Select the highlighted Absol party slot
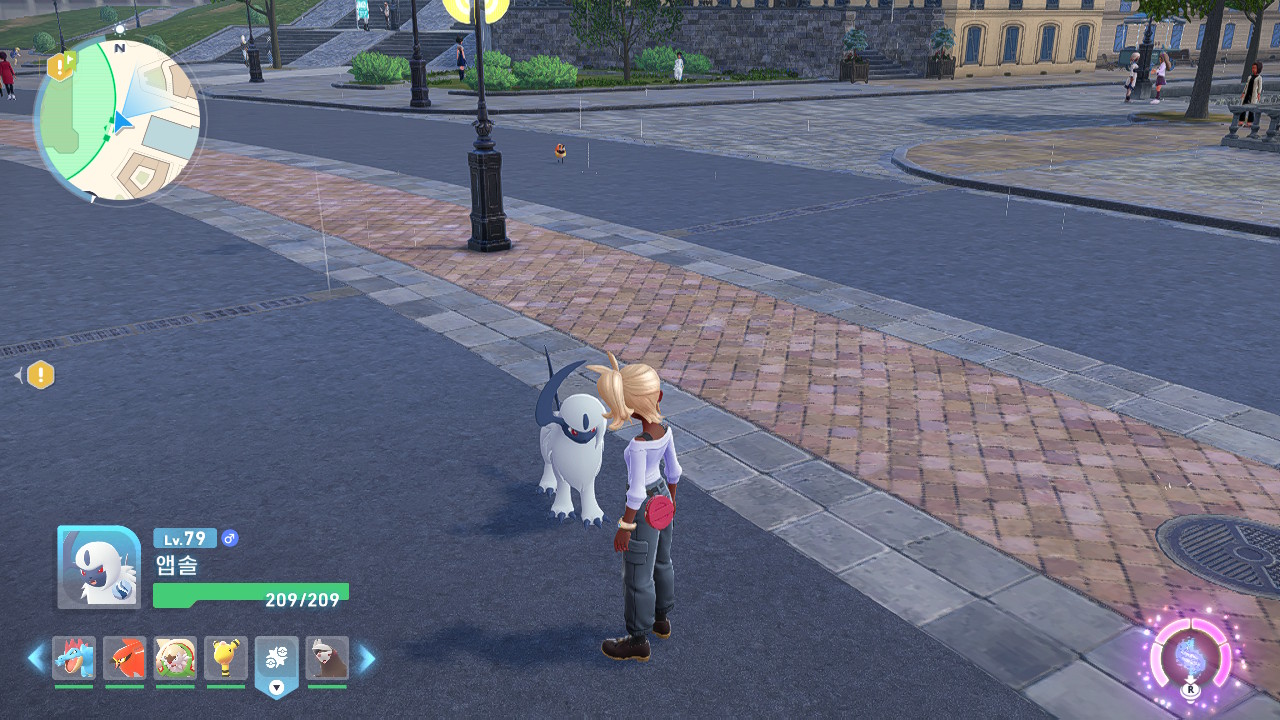Screen dimensions: 1280x720 [x=277, y=658]
